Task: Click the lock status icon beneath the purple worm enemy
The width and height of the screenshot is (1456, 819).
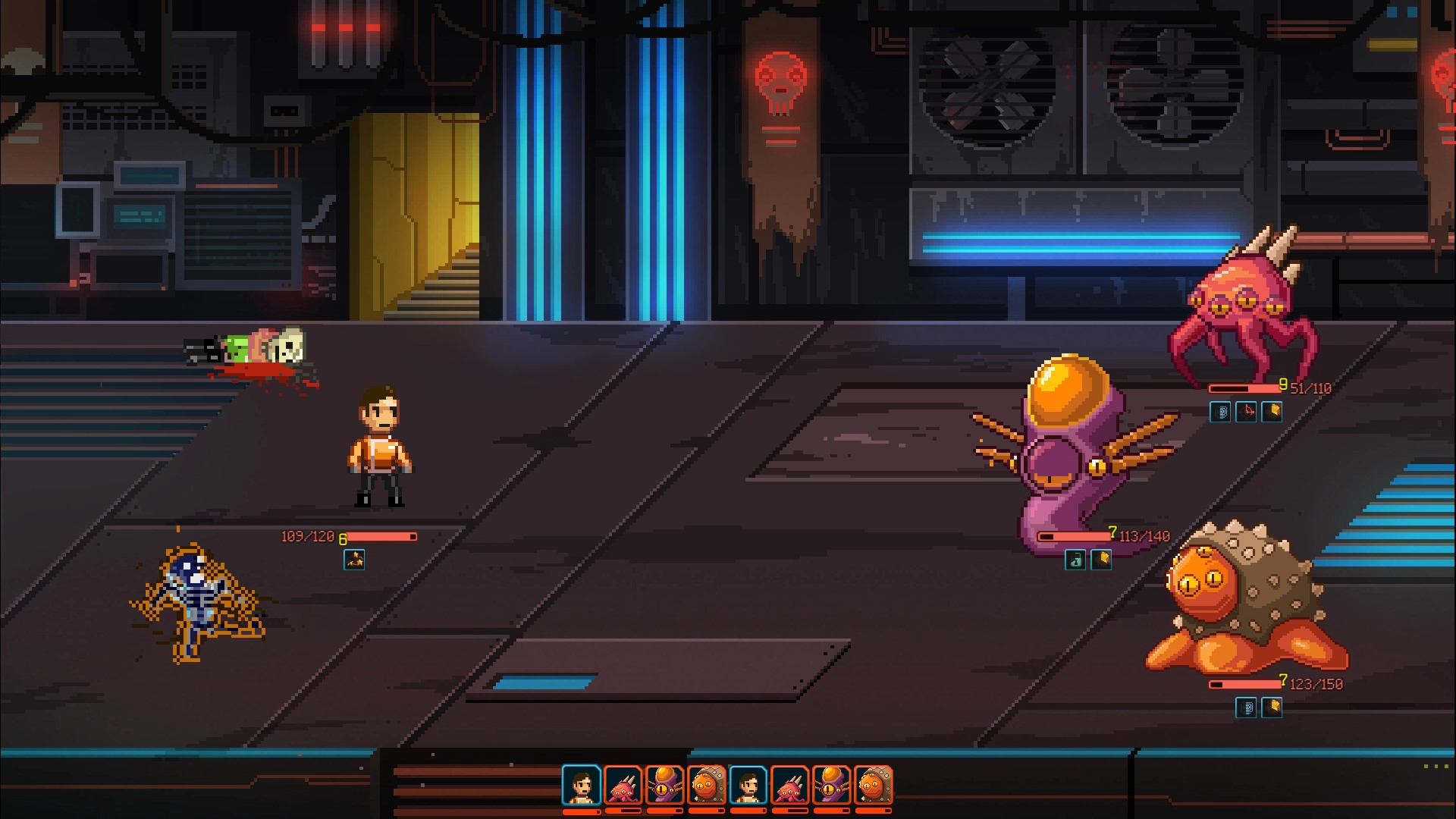Action: click(1075, 560)
